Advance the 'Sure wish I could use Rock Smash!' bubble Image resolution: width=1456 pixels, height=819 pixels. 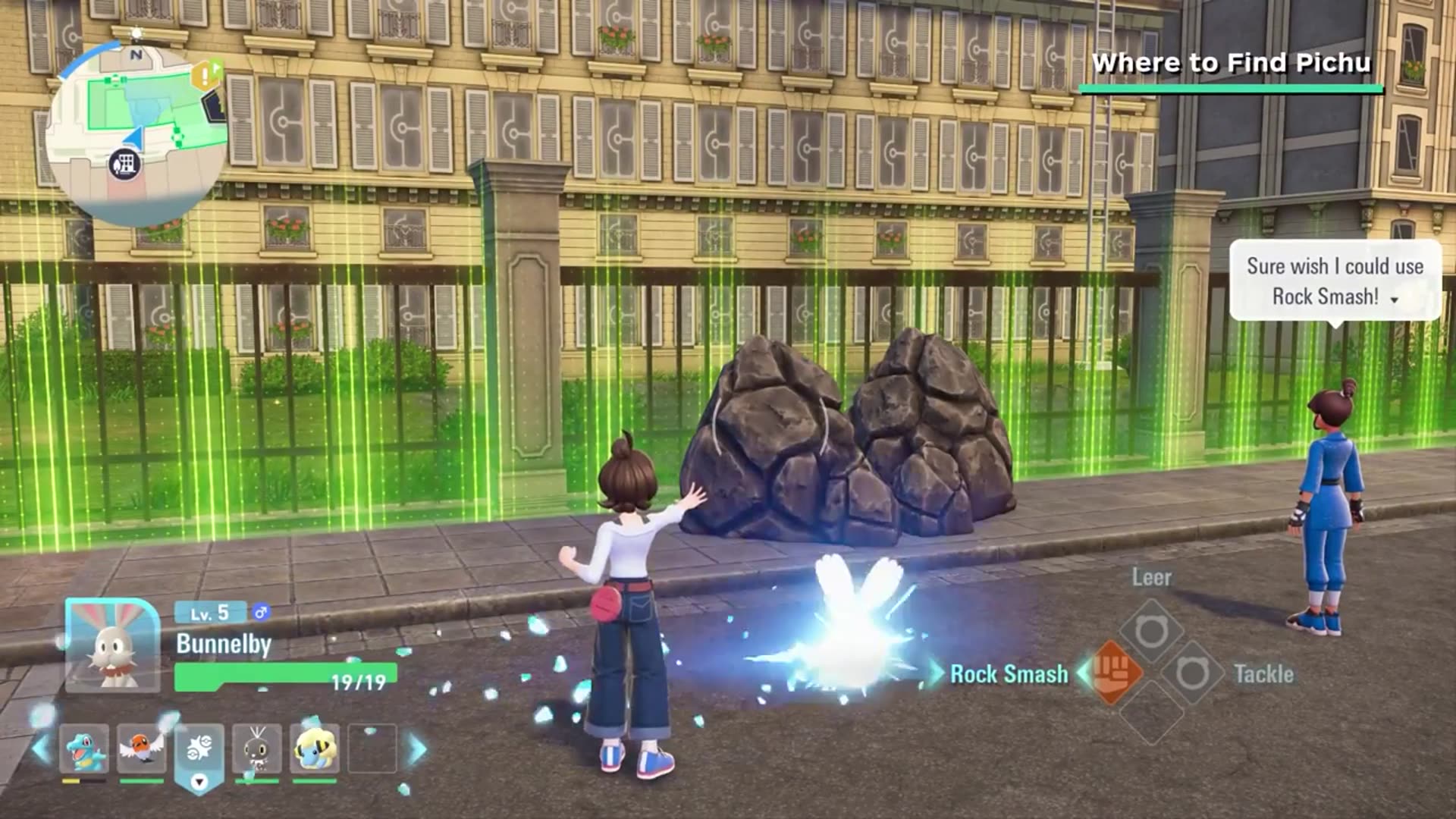1394,300
